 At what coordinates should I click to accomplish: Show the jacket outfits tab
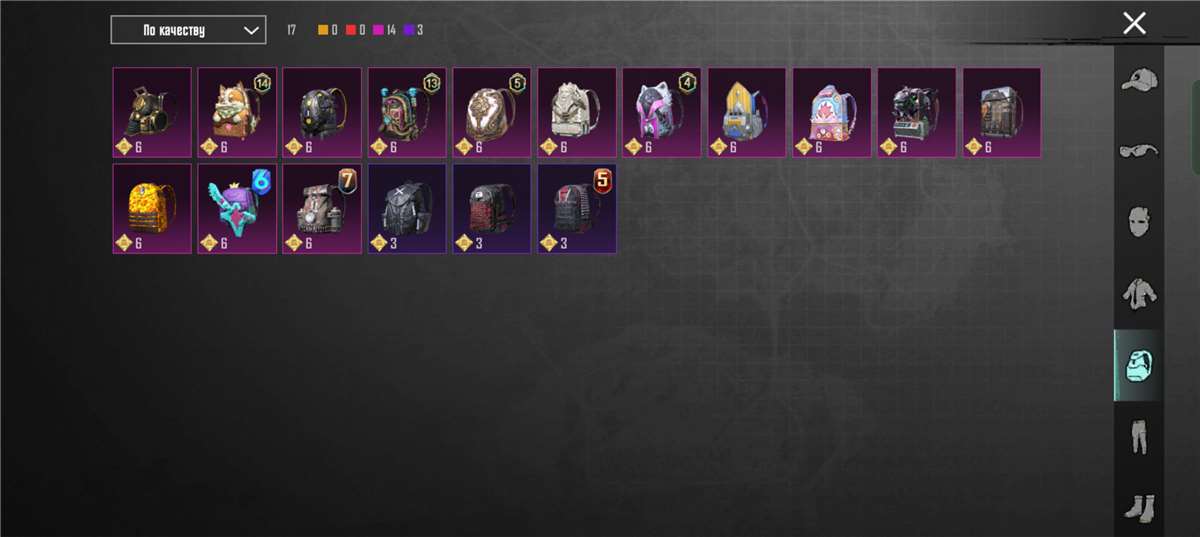(x=1138, y=293)
